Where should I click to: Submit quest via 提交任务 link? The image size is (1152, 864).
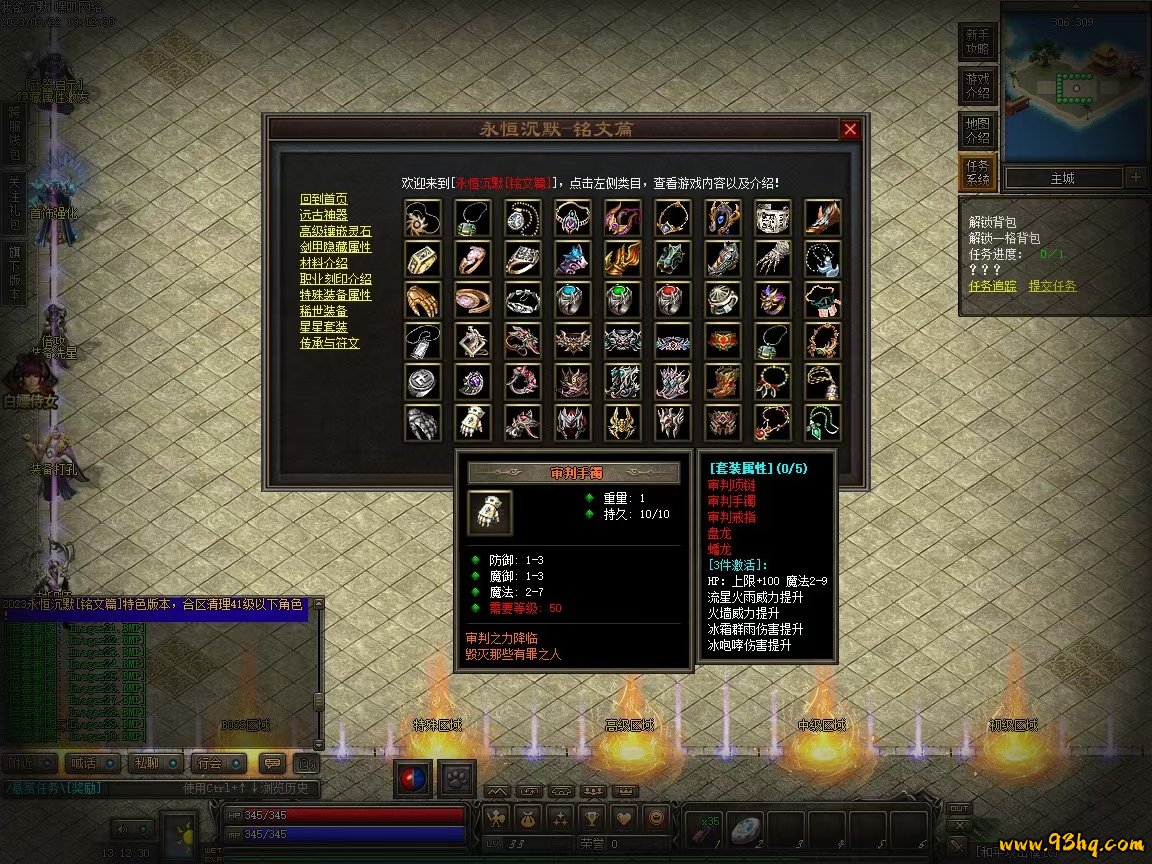coord(1053,286)
